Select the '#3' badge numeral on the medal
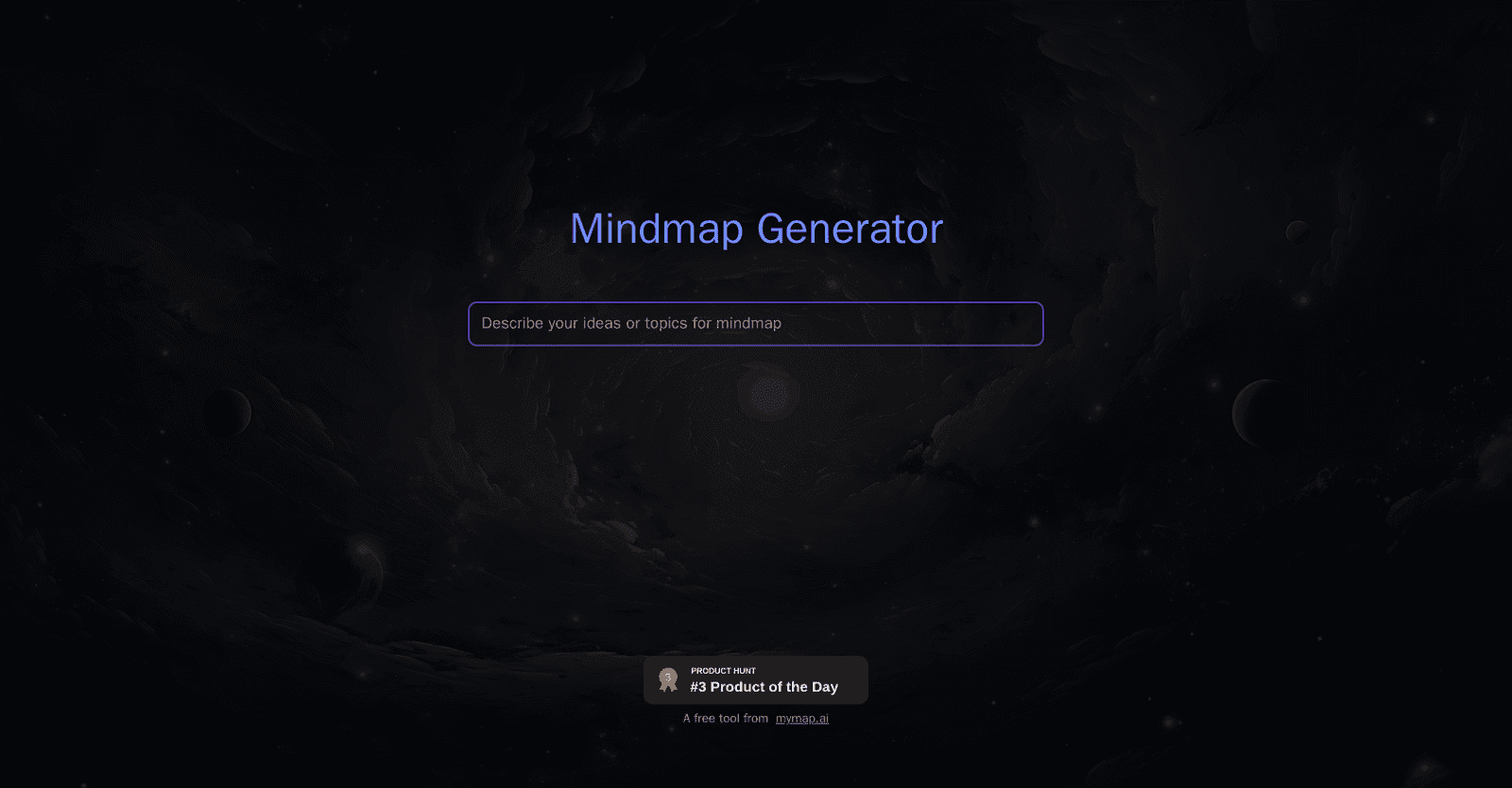The height and width of the screenshot is (788, 1512). (x=667, y=677)
